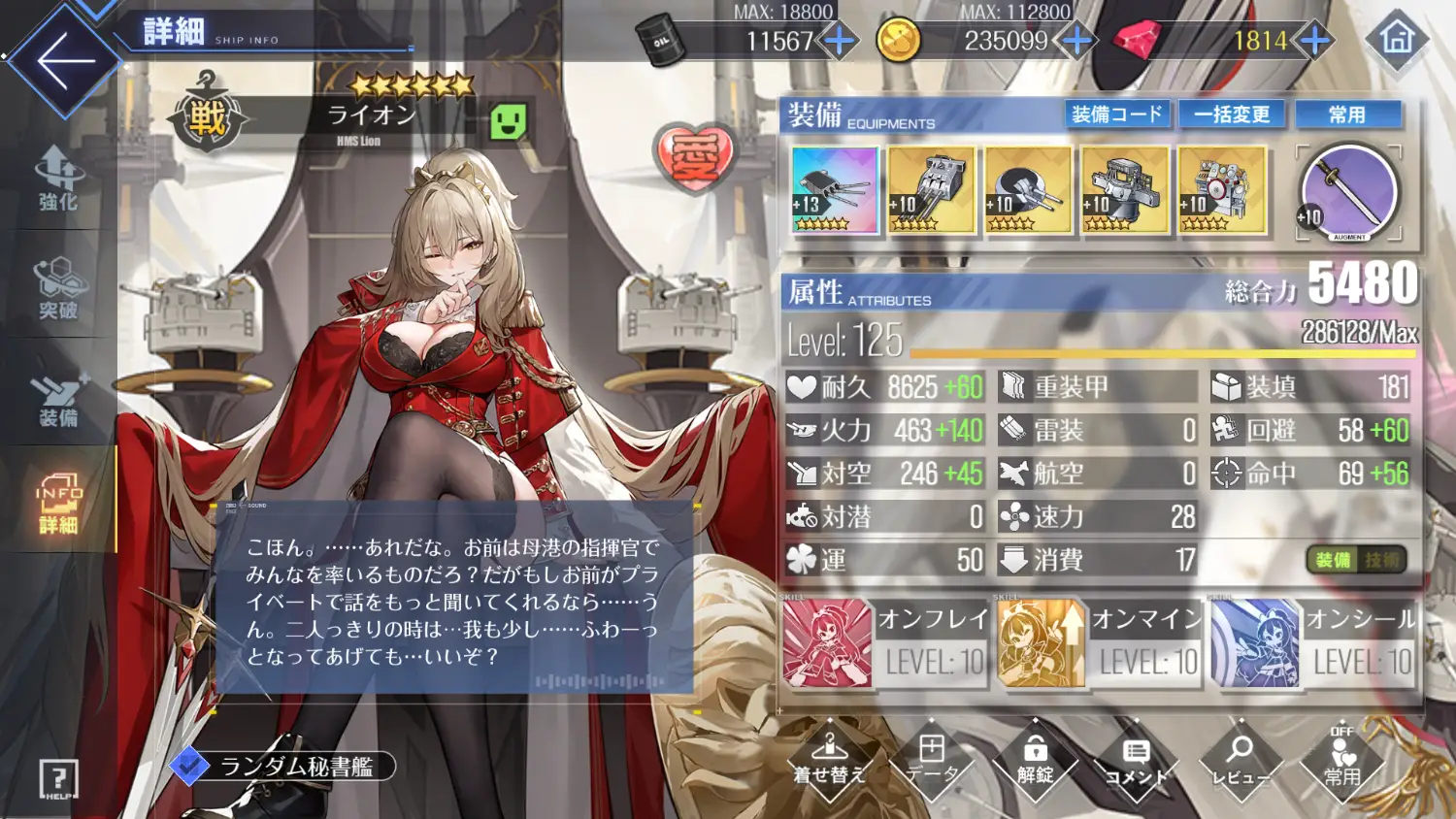Switch to the 突破 limit break tab
Viewport: 1456px width, 819px height.
point(58,288)
